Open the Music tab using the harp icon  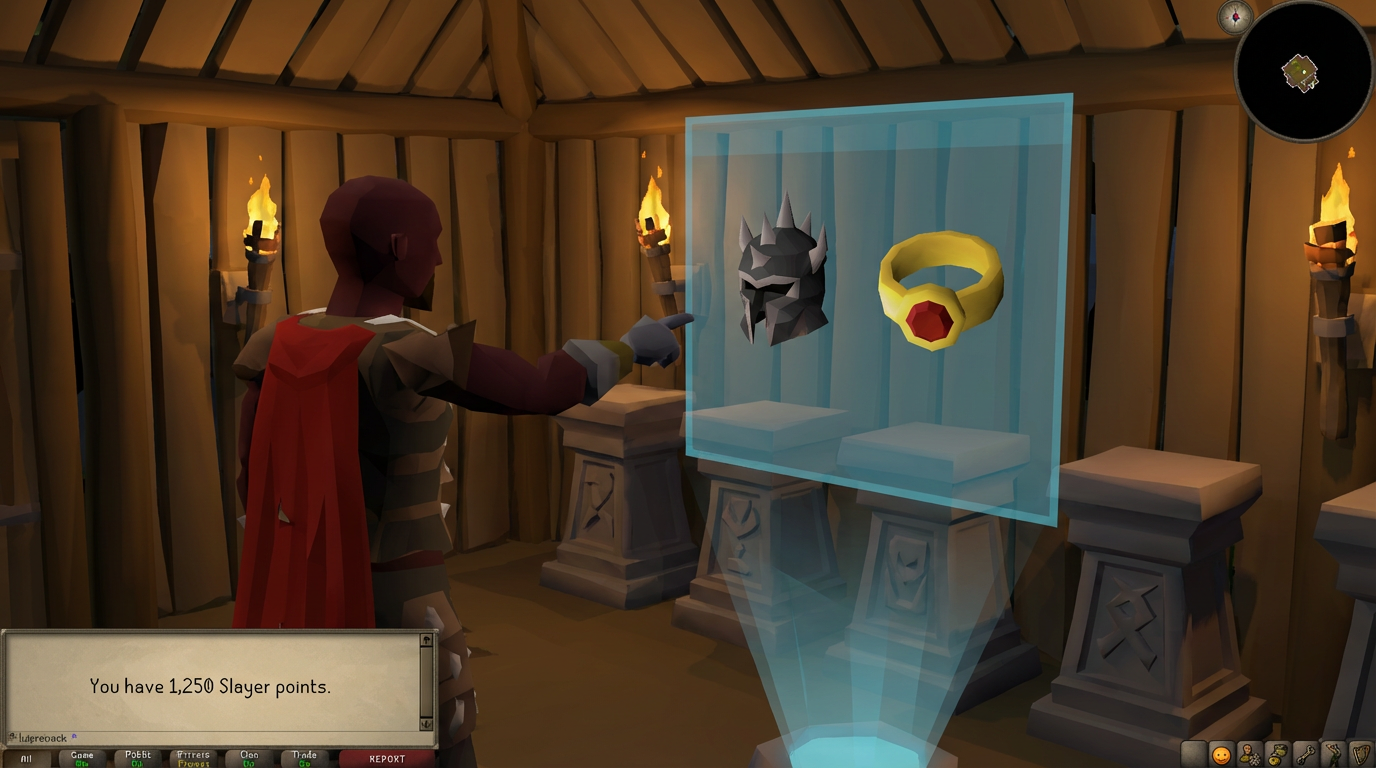click(x=1359, y=755)
